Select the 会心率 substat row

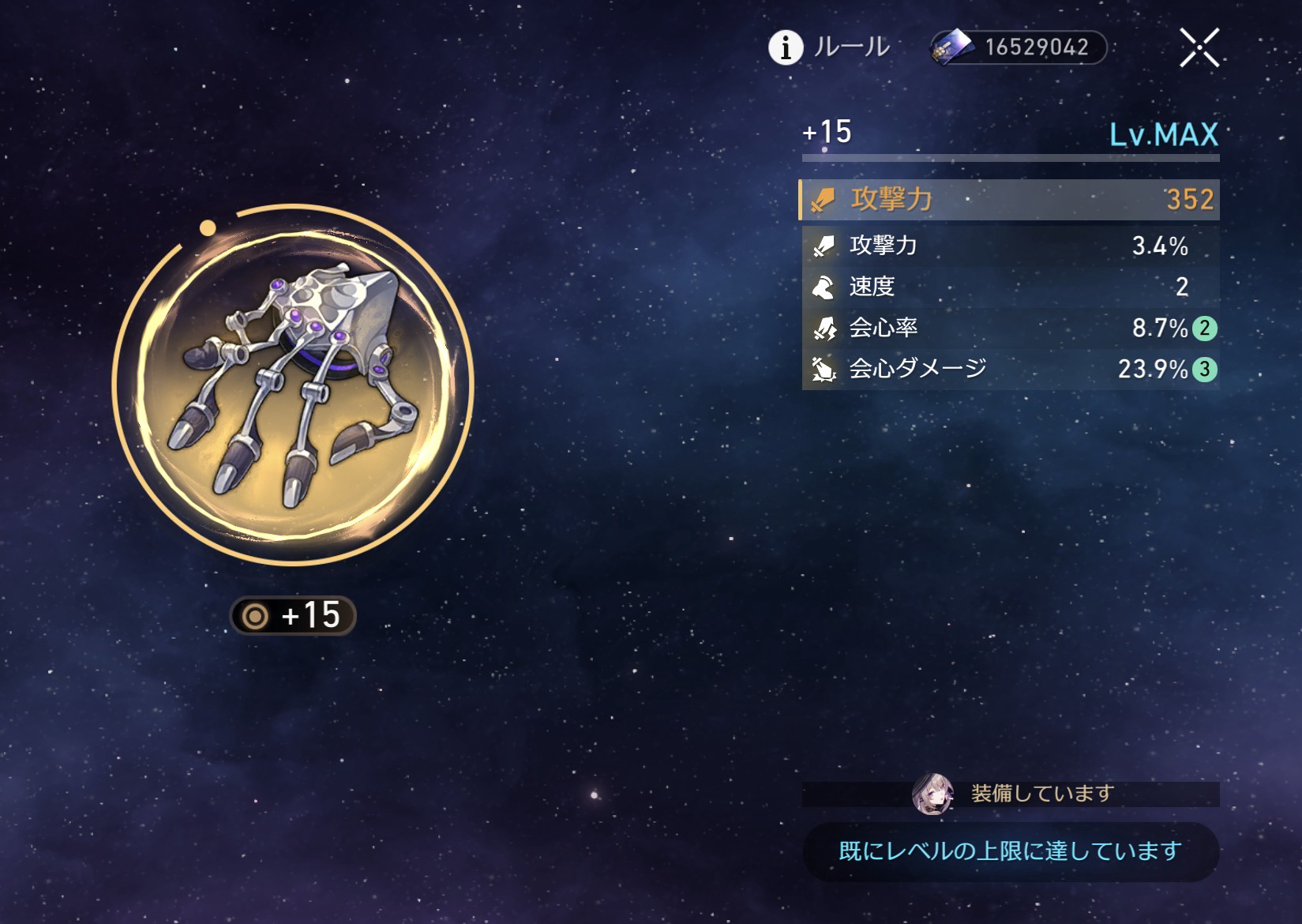[x=1010, y=328]
